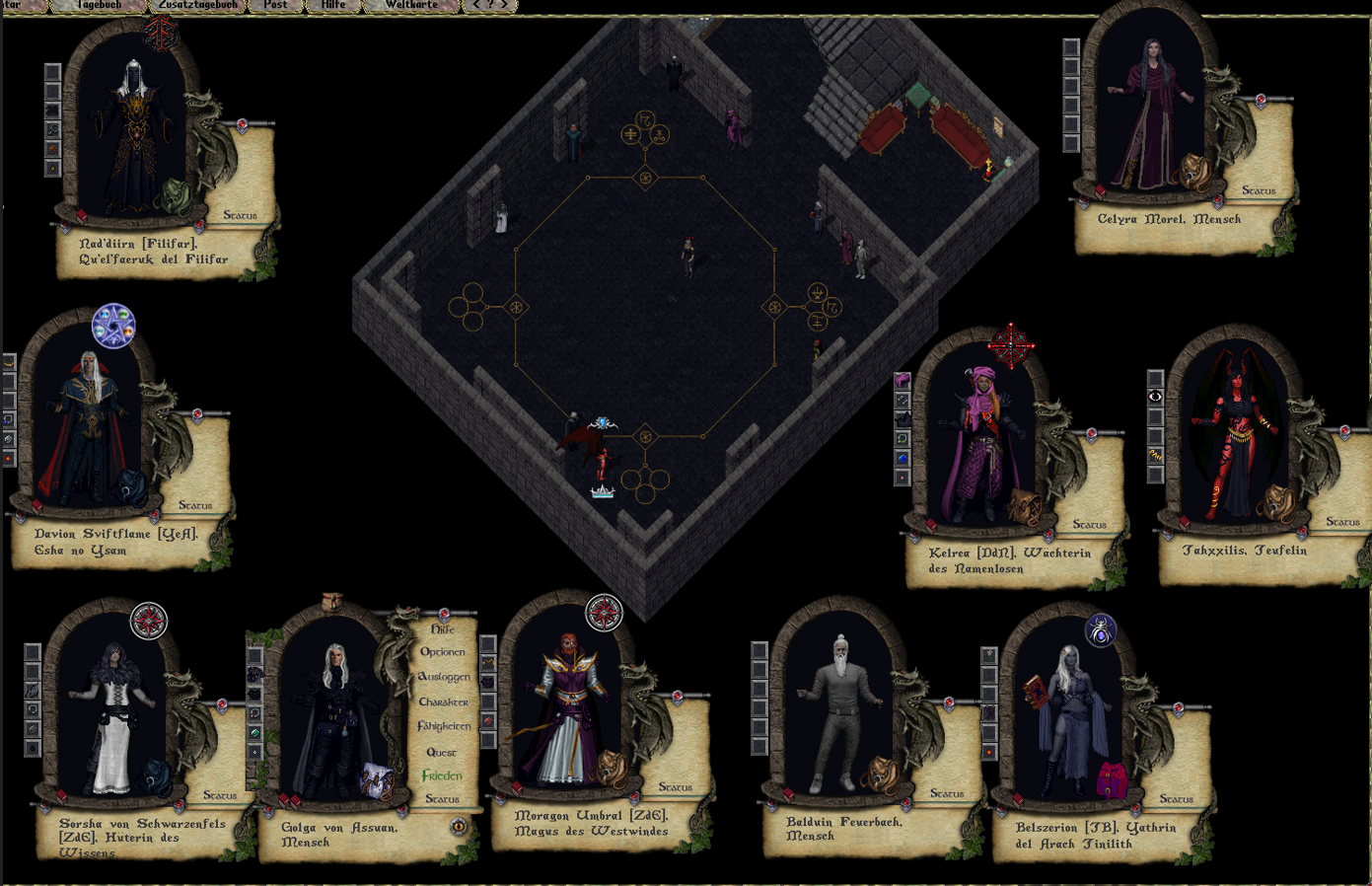The width and height of the screenshot is (1372, 886).
Task: Toggle the green Frieden peace mode
Action: coord(442,776)
